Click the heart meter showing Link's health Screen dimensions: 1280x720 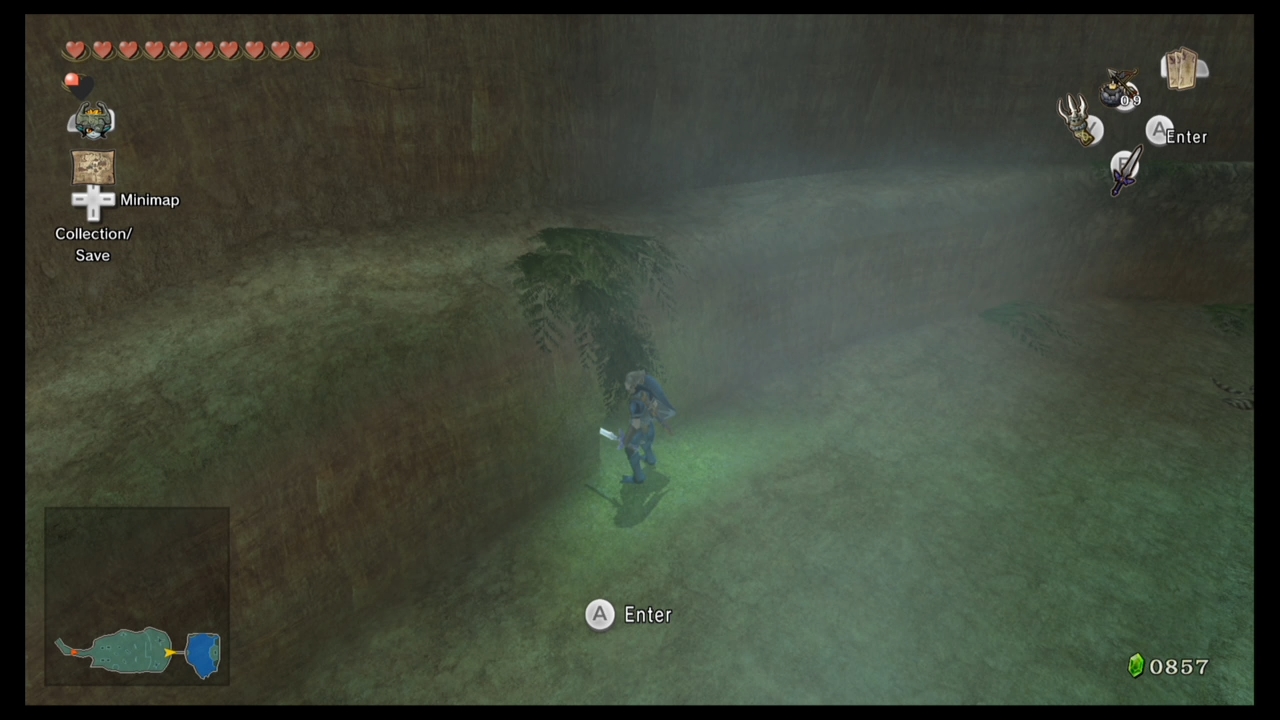pos(190,50)
